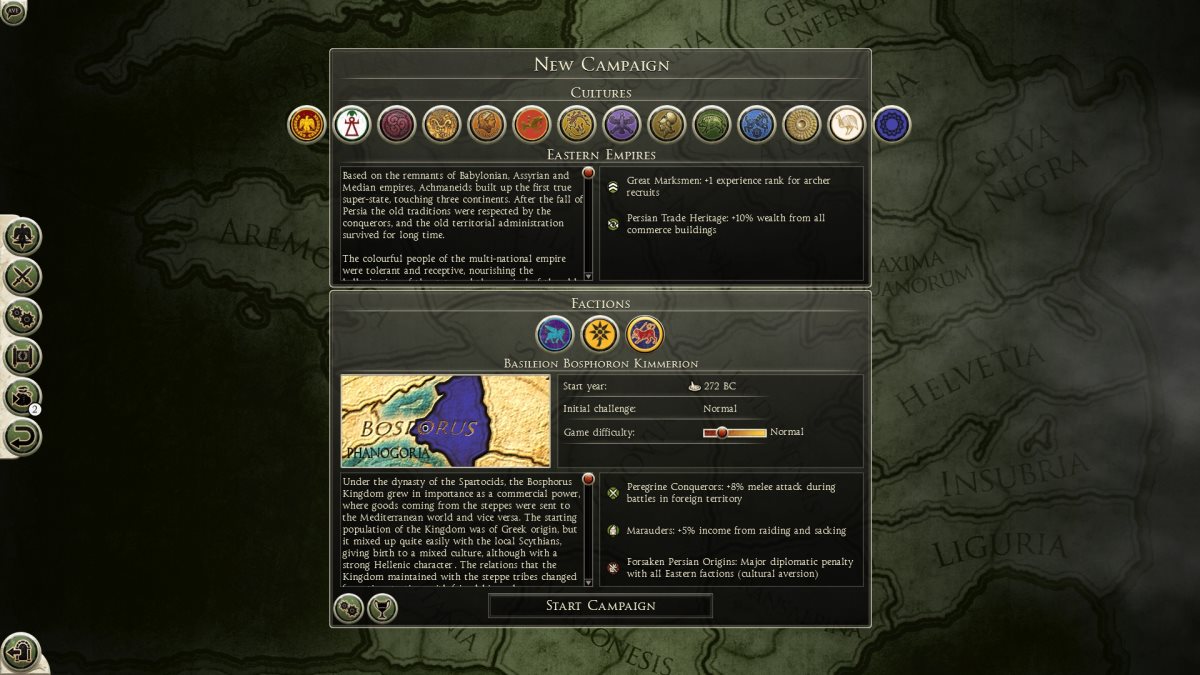Pick the red lion faction emblem
This screenshot has width=1200, height=675.
(645, 334)
